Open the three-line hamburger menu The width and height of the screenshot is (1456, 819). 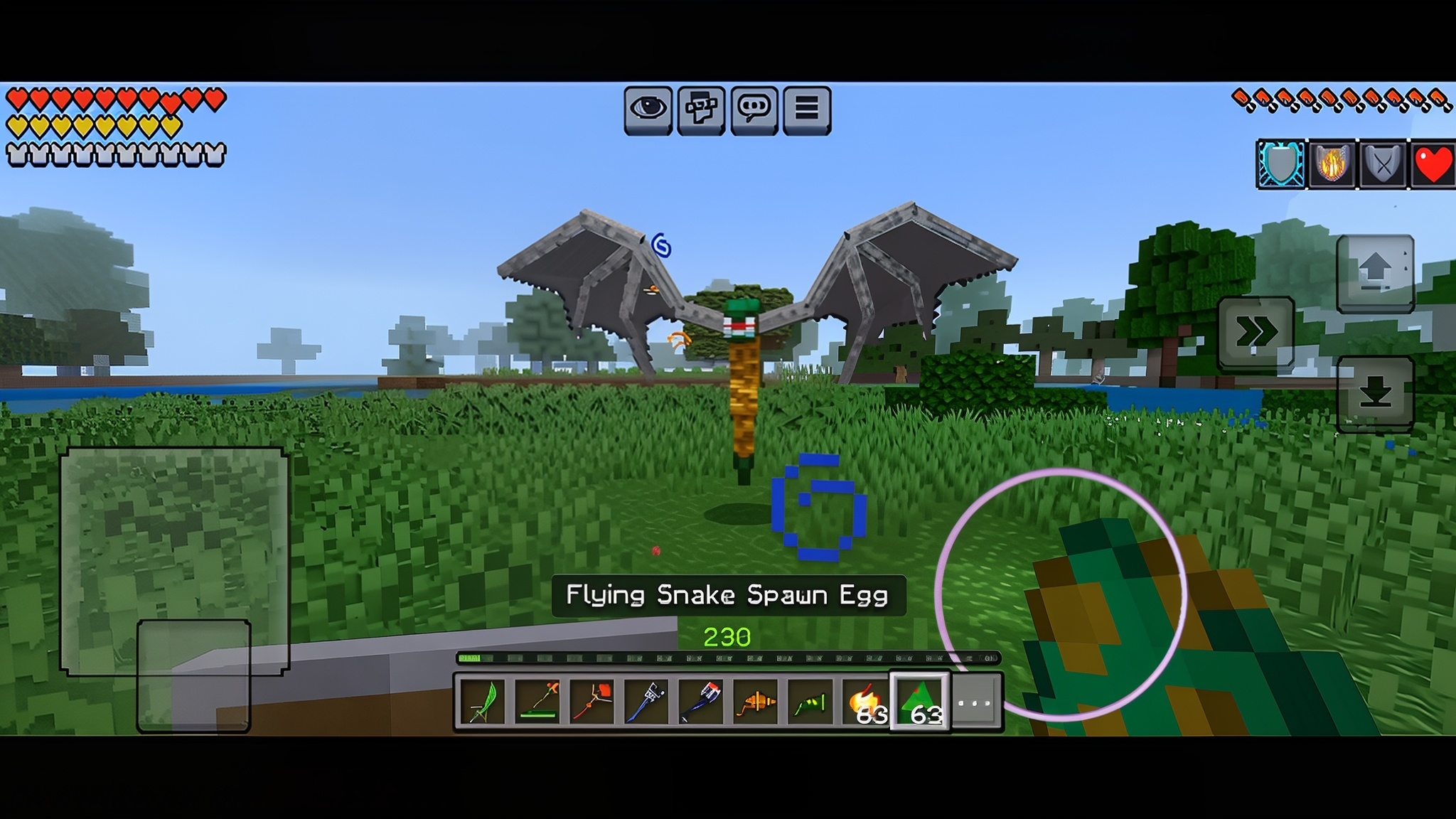tap(806, 109)
